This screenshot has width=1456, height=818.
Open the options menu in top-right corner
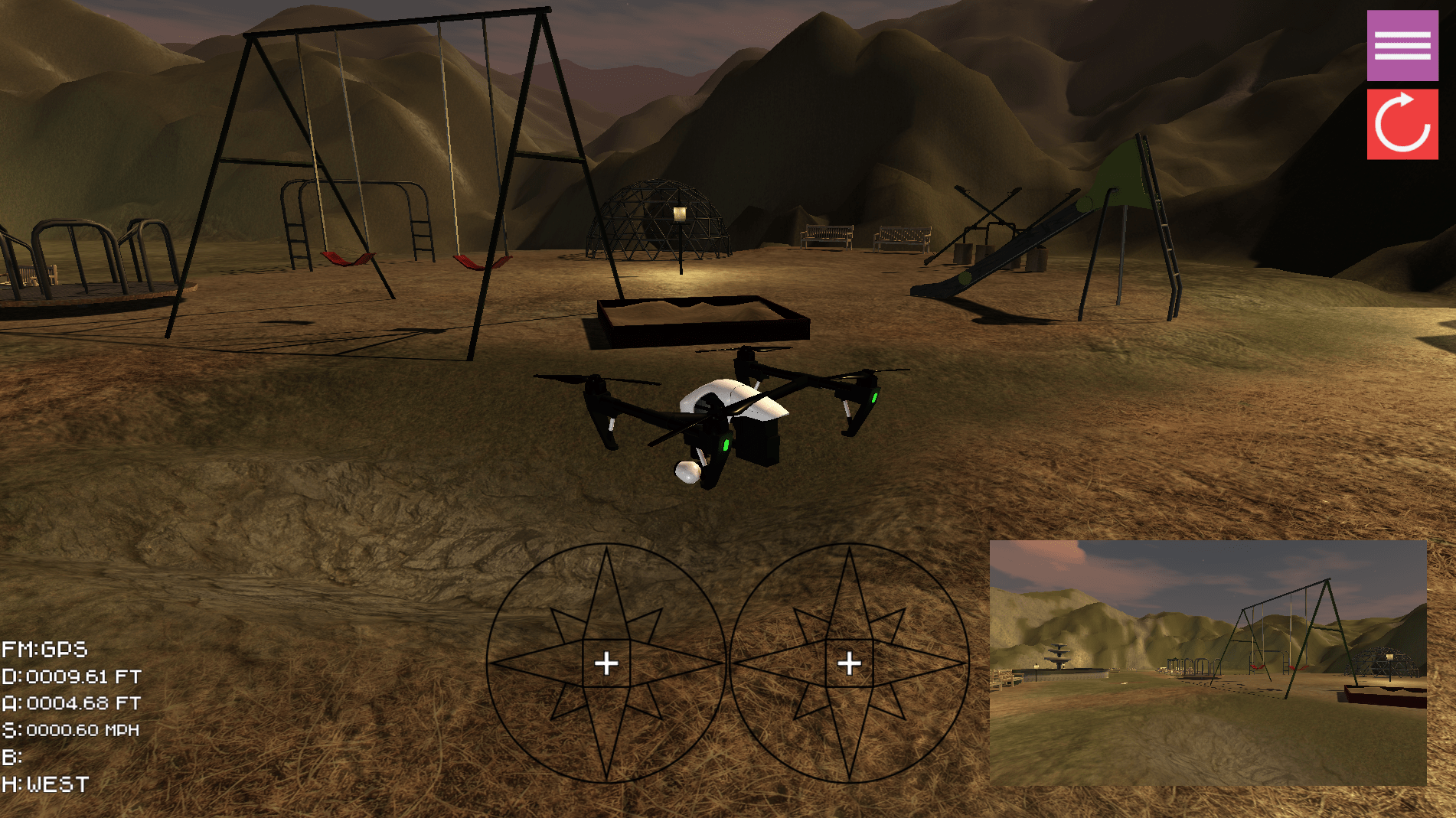click(1402, 47)
